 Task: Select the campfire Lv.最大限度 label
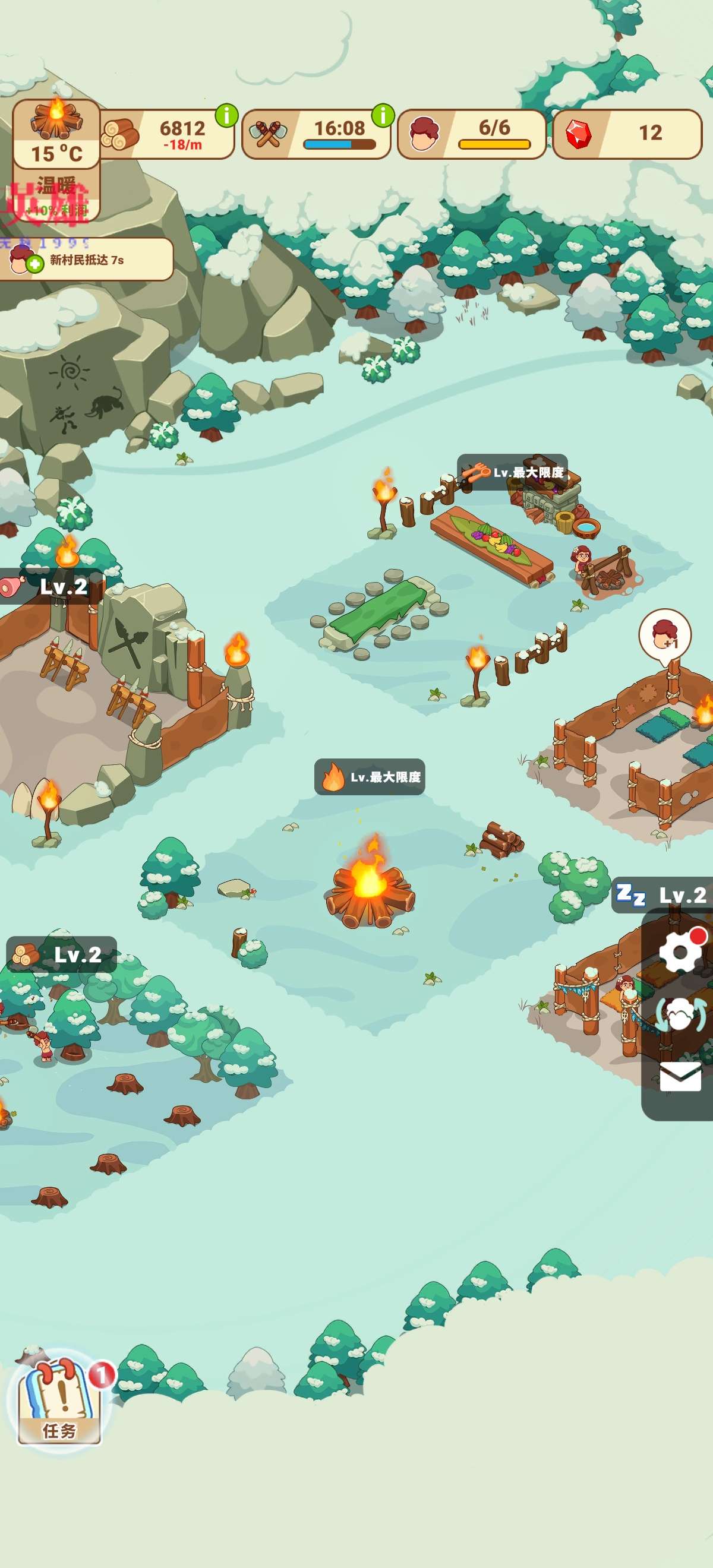(x=370, y=777)
